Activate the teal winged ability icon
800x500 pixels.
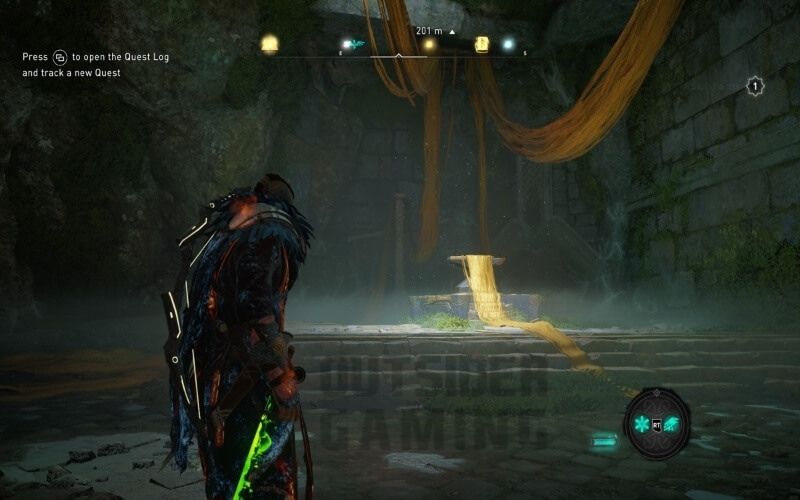click(x=671, y=425)
